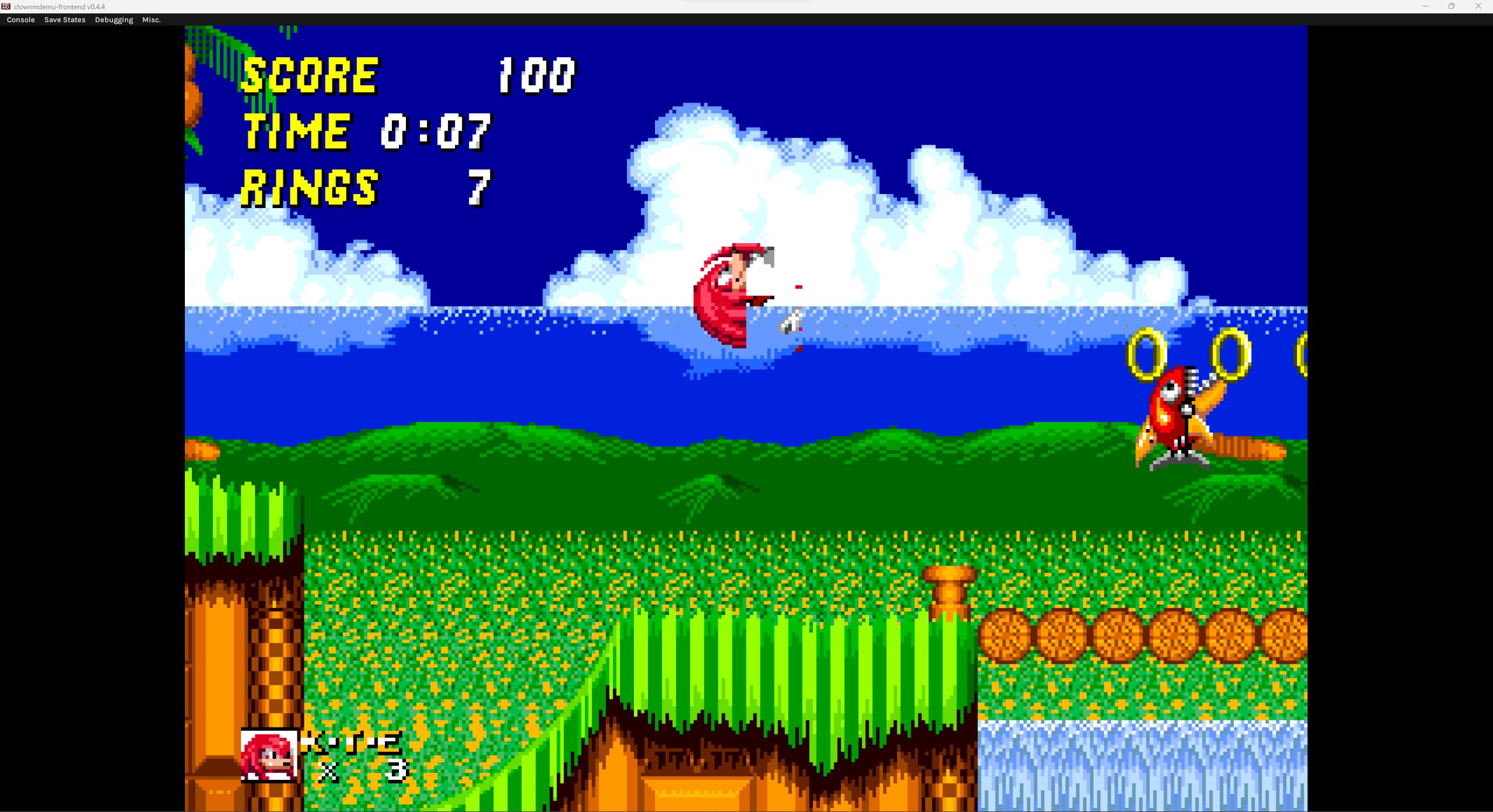Screen dimensions: 1493x812
Task: Minimize the emulator window
Action: (x=1424, y=6)
